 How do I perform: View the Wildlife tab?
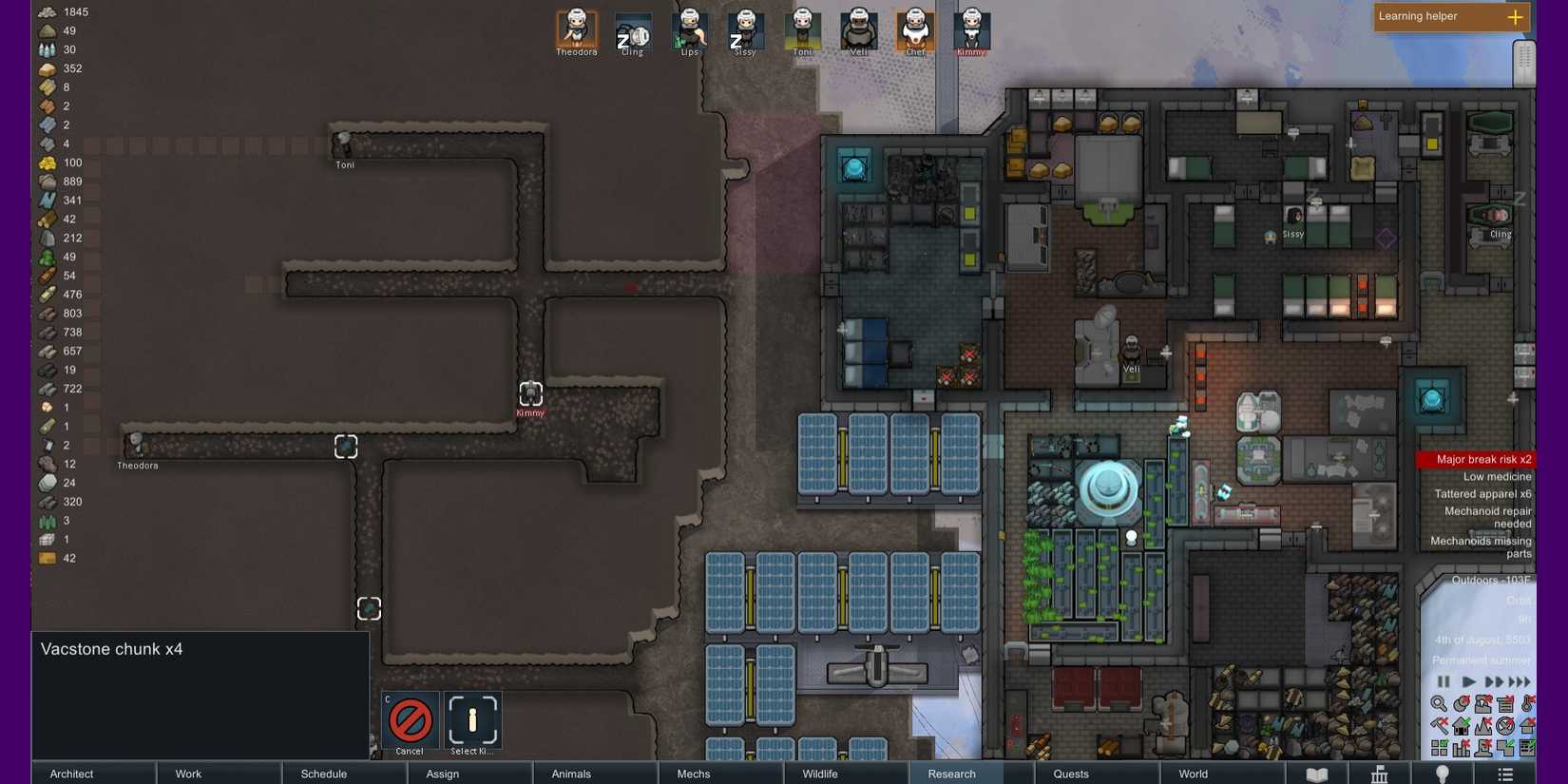820,774
